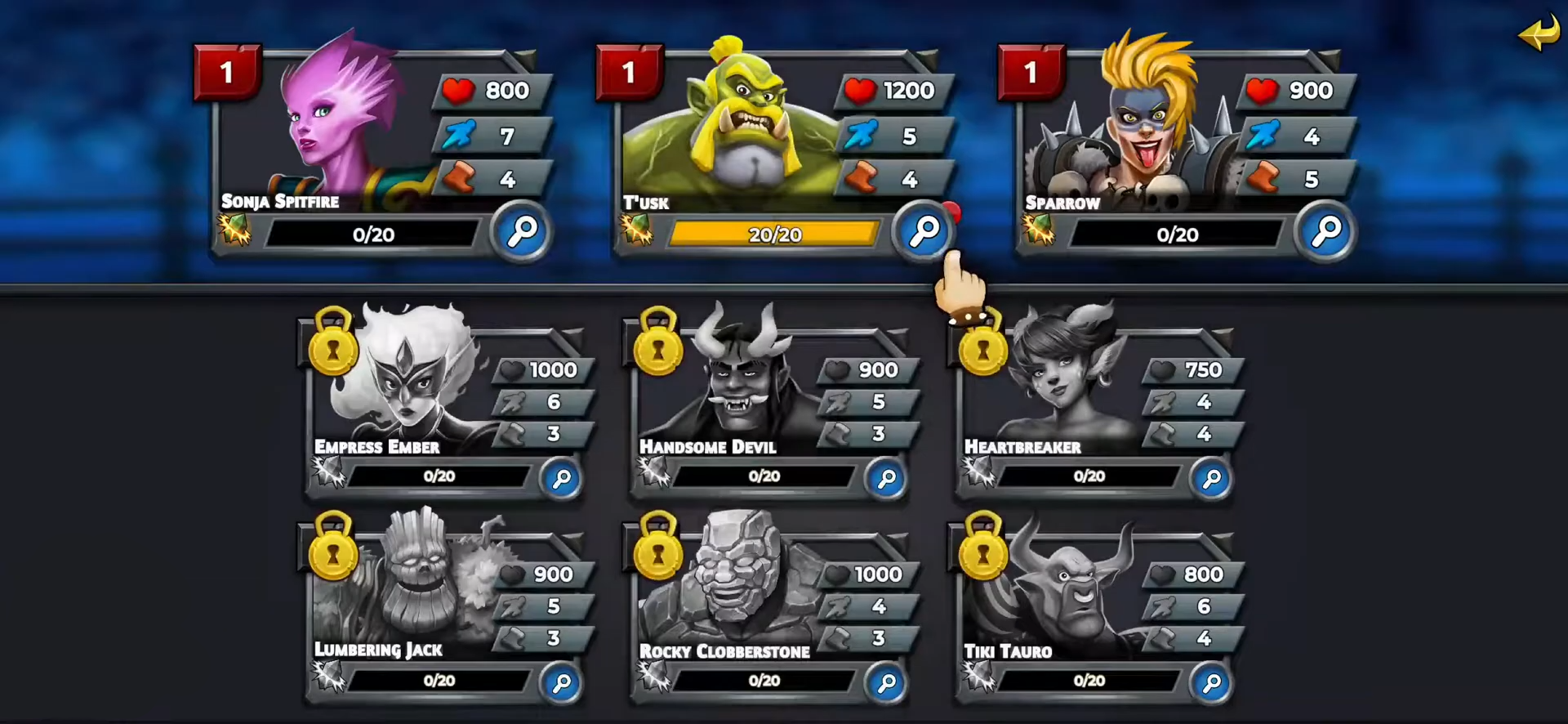Click the yellow back arrow
Screen dimensions: 1568x724
click(x=1539, y=34)
